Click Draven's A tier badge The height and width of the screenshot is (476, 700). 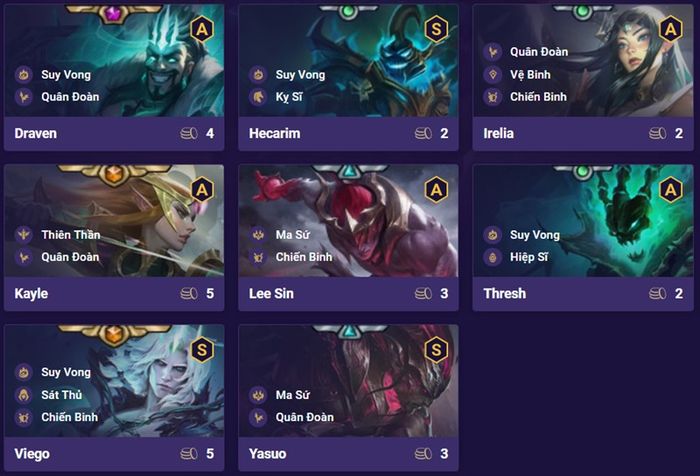201,30
